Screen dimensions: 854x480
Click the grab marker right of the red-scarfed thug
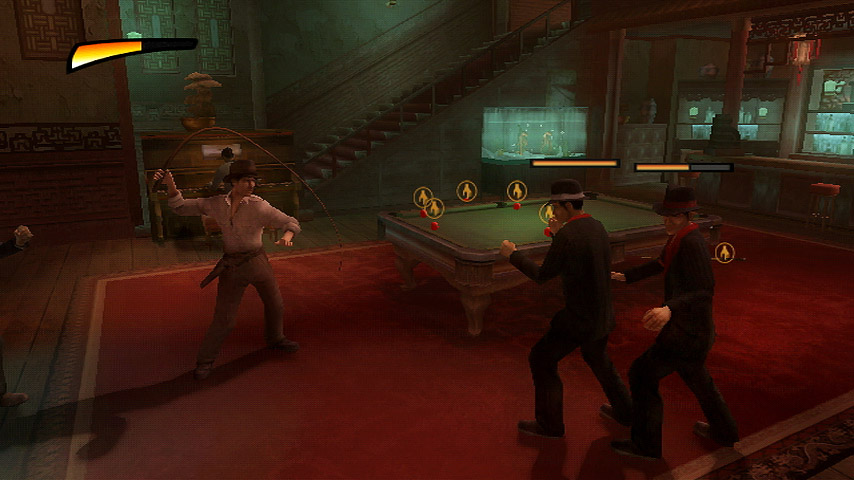(x=724, y=252)
